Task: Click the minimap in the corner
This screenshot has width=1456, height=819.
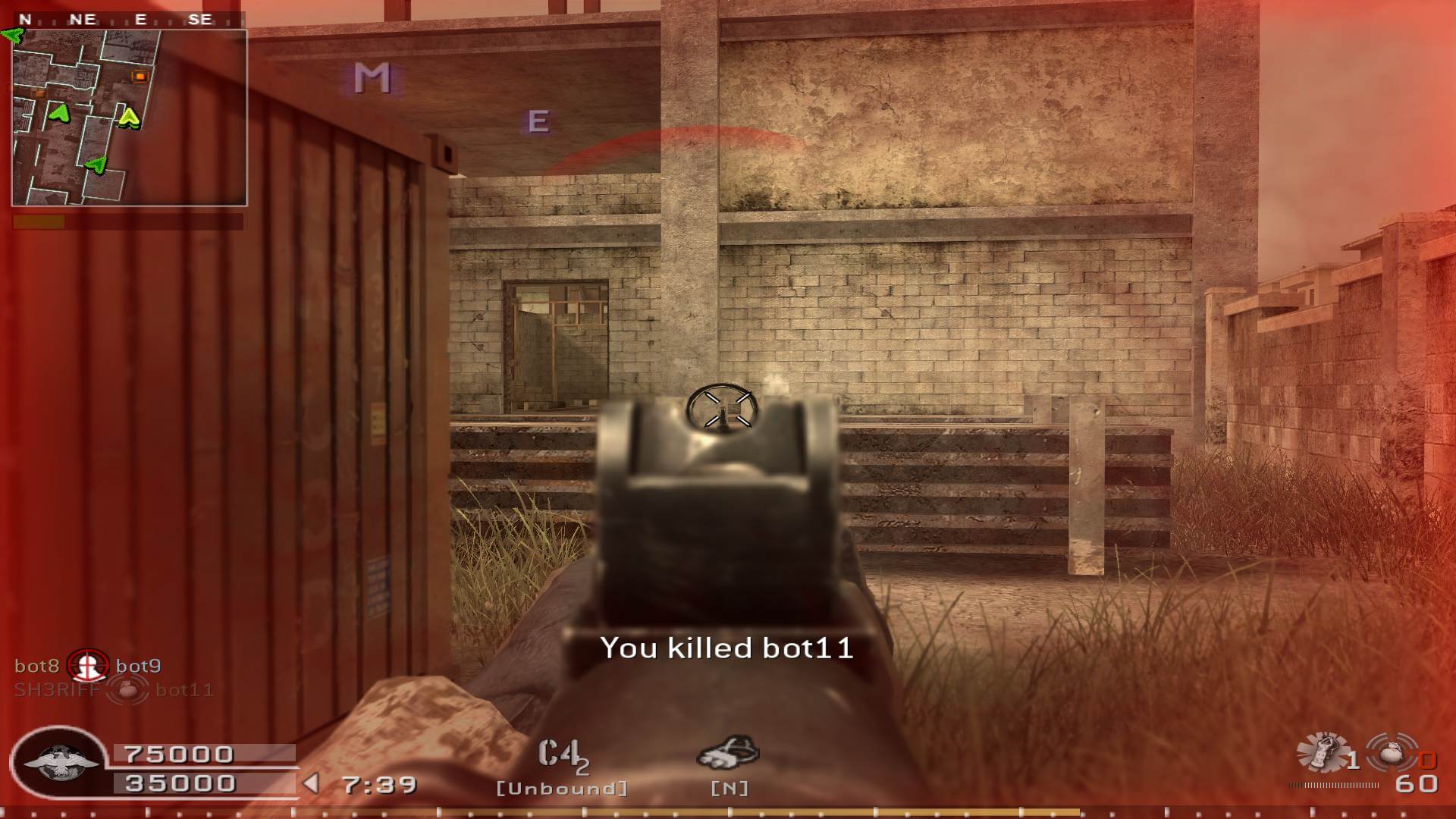Action: (129, 118)
